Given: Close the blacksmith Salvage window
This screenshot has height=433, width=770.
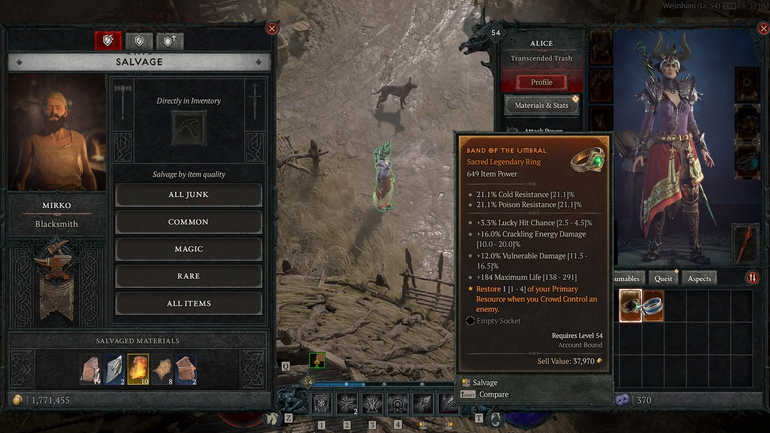Looking at the screenshot, I should pos(272,29).
